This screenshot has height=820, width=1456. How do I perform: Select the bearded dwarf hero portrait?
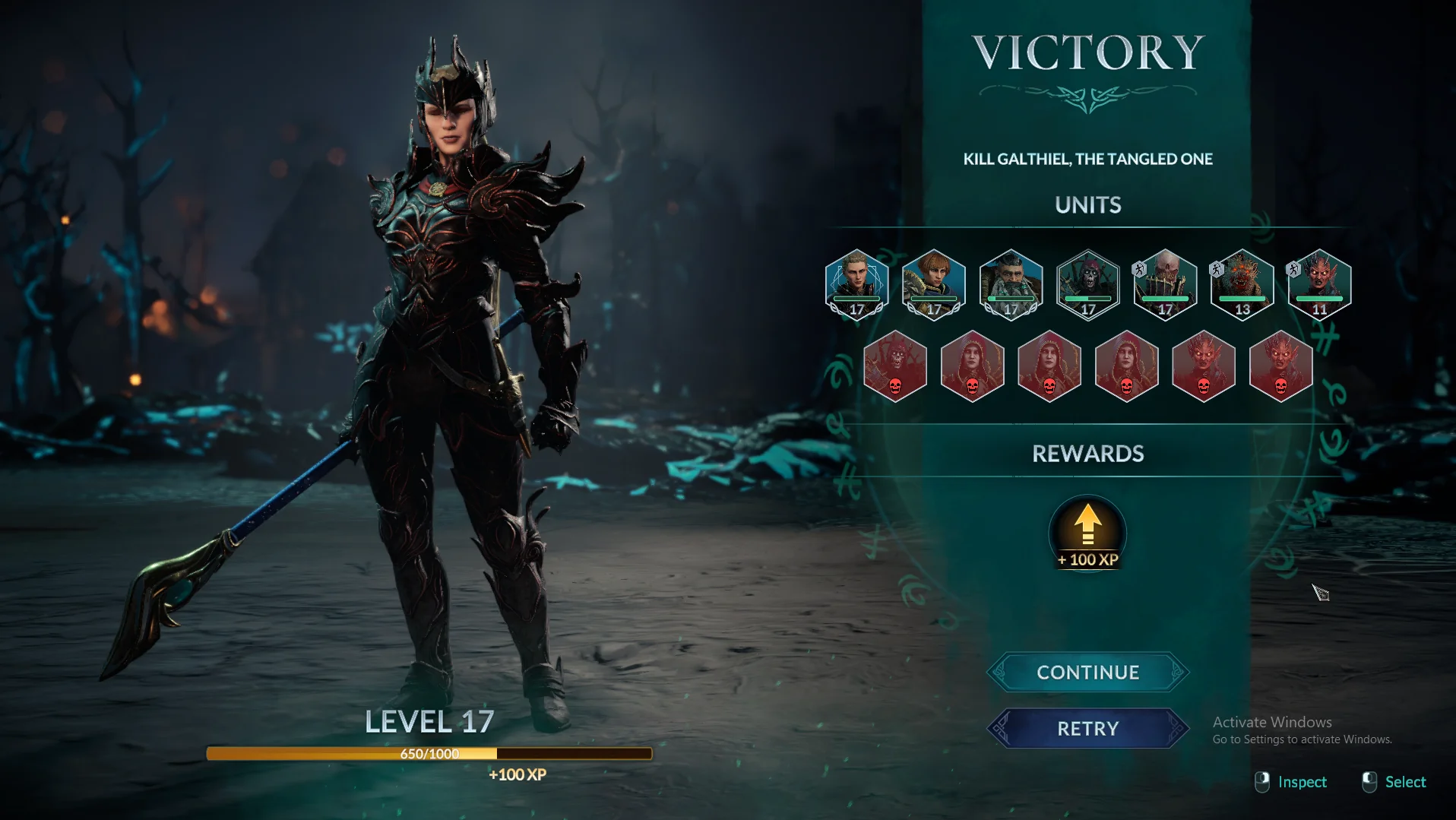[x=1011, y=284]
